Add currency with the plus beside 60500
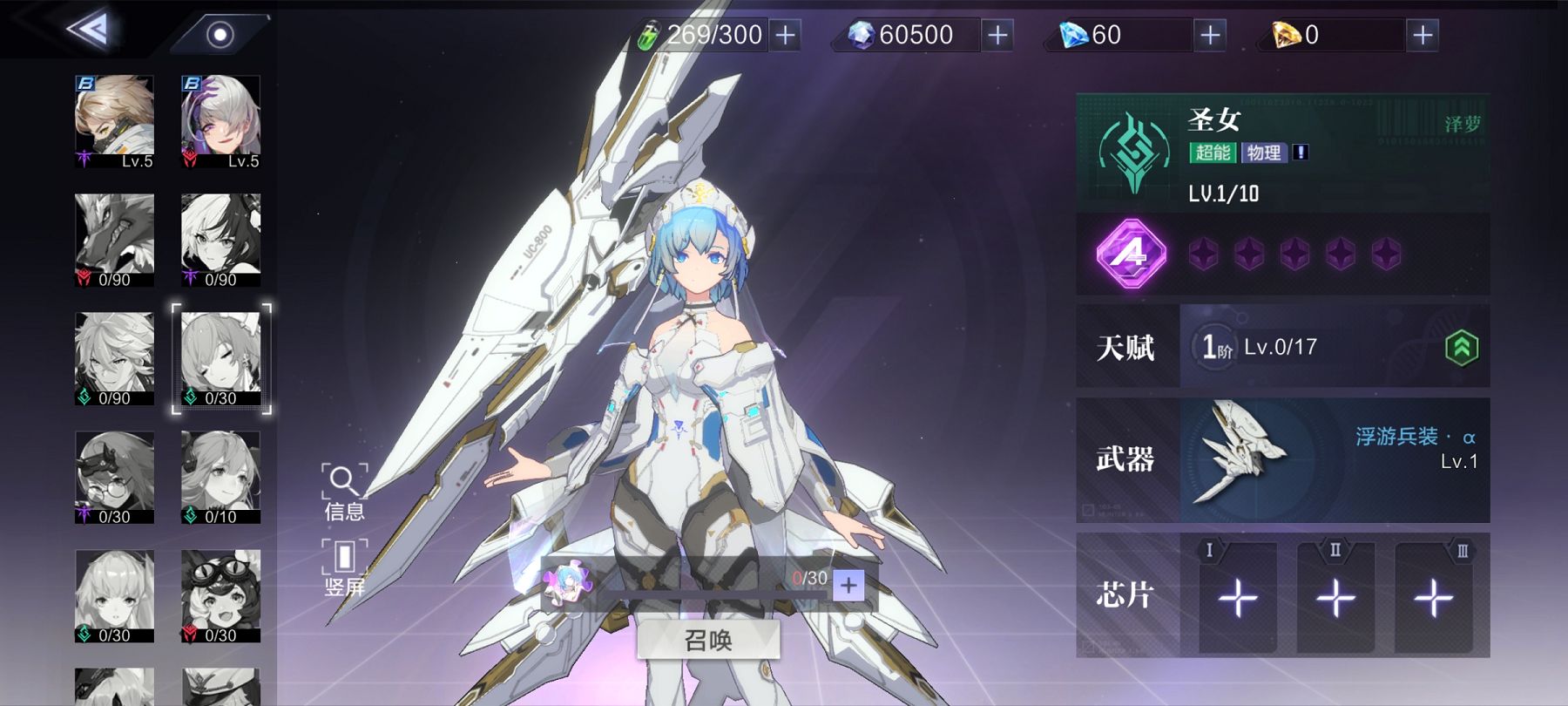 tap(997, 35)
